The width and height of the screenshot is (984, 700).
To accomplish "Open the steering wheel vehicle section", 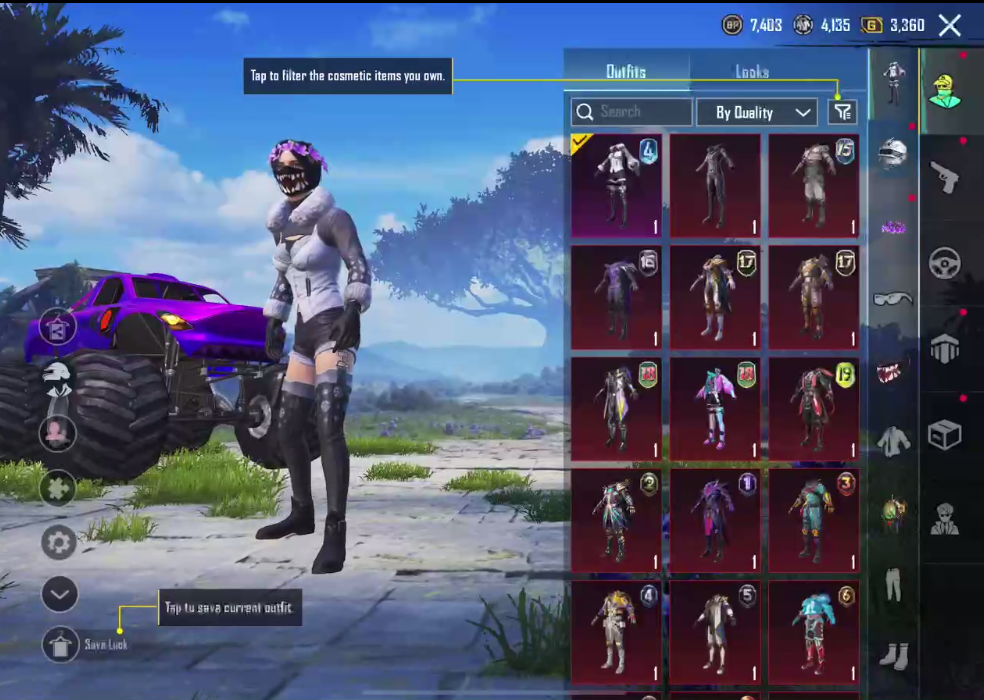I will coord(944,263).
